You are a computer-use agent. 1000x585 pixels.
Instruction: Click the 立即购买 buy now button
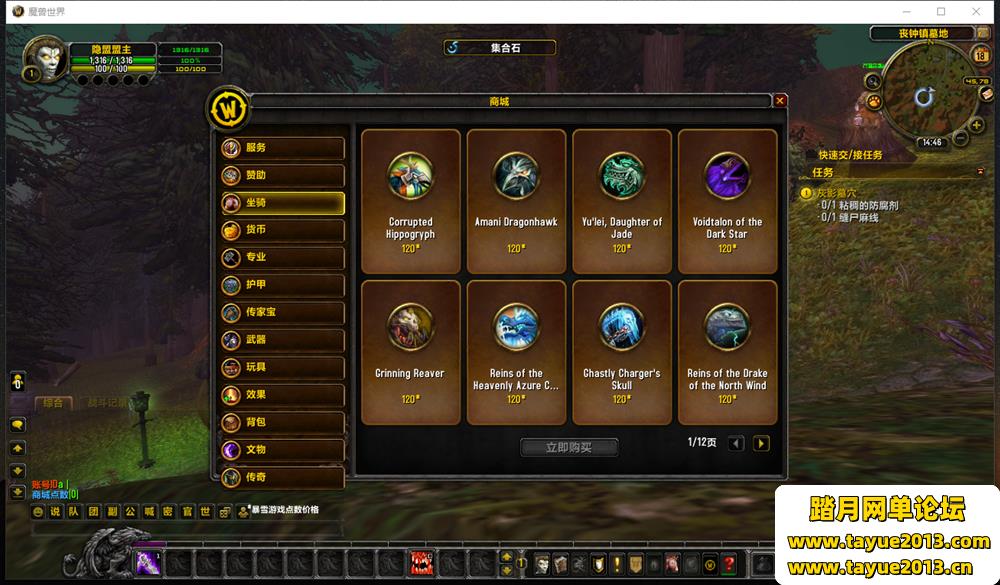pos(569,447)
